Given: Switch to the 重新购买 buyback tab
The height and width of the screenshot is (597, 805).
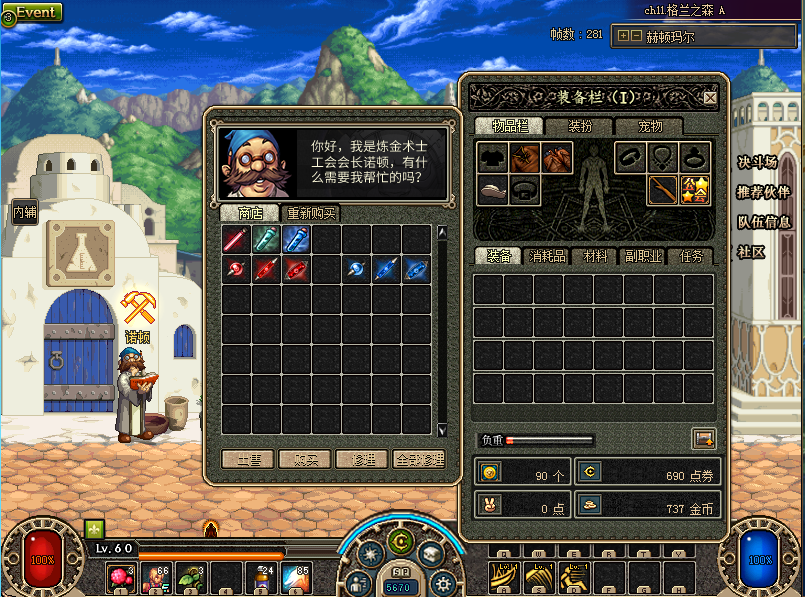Looking at the screenshot, I should click(x=311, y=213).
